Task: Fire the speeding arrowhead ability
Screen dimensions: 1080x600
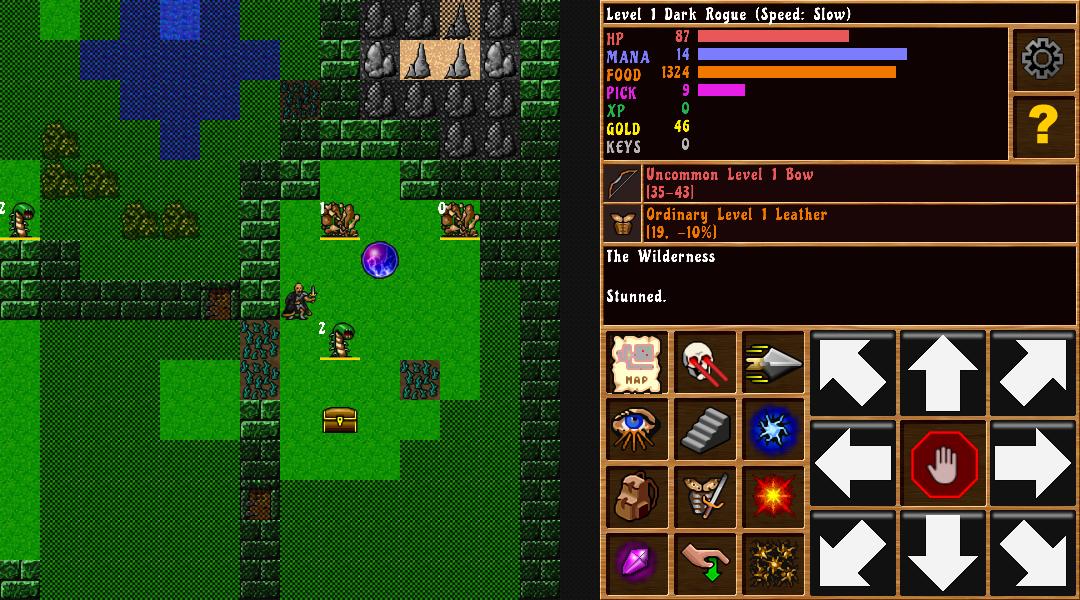Action: pyautogui.click(x=772, y=362)
